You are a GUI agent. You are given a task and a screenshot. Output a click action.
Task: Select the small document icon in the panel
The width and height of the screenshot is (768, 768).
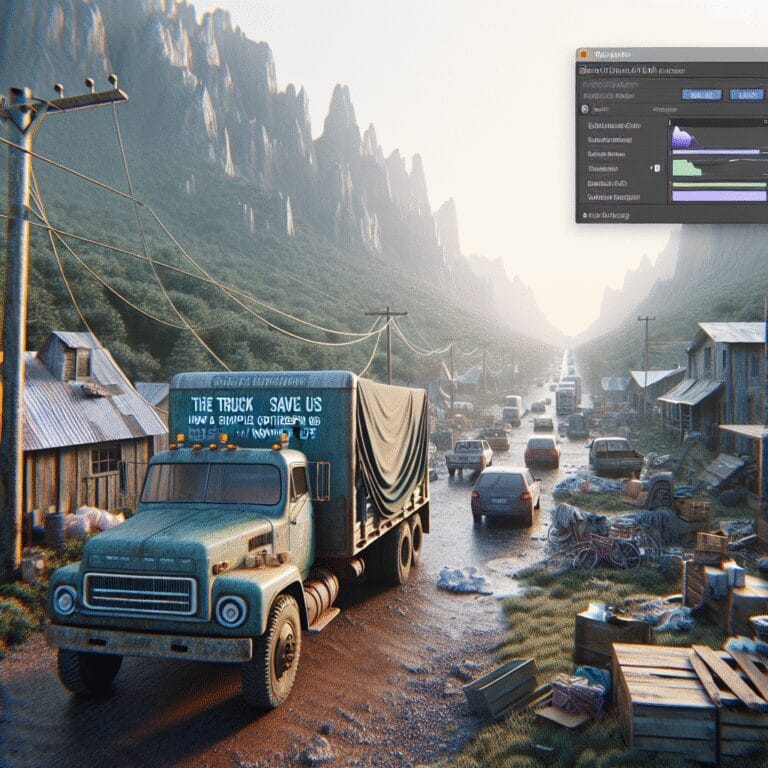[x=586, y=109]
